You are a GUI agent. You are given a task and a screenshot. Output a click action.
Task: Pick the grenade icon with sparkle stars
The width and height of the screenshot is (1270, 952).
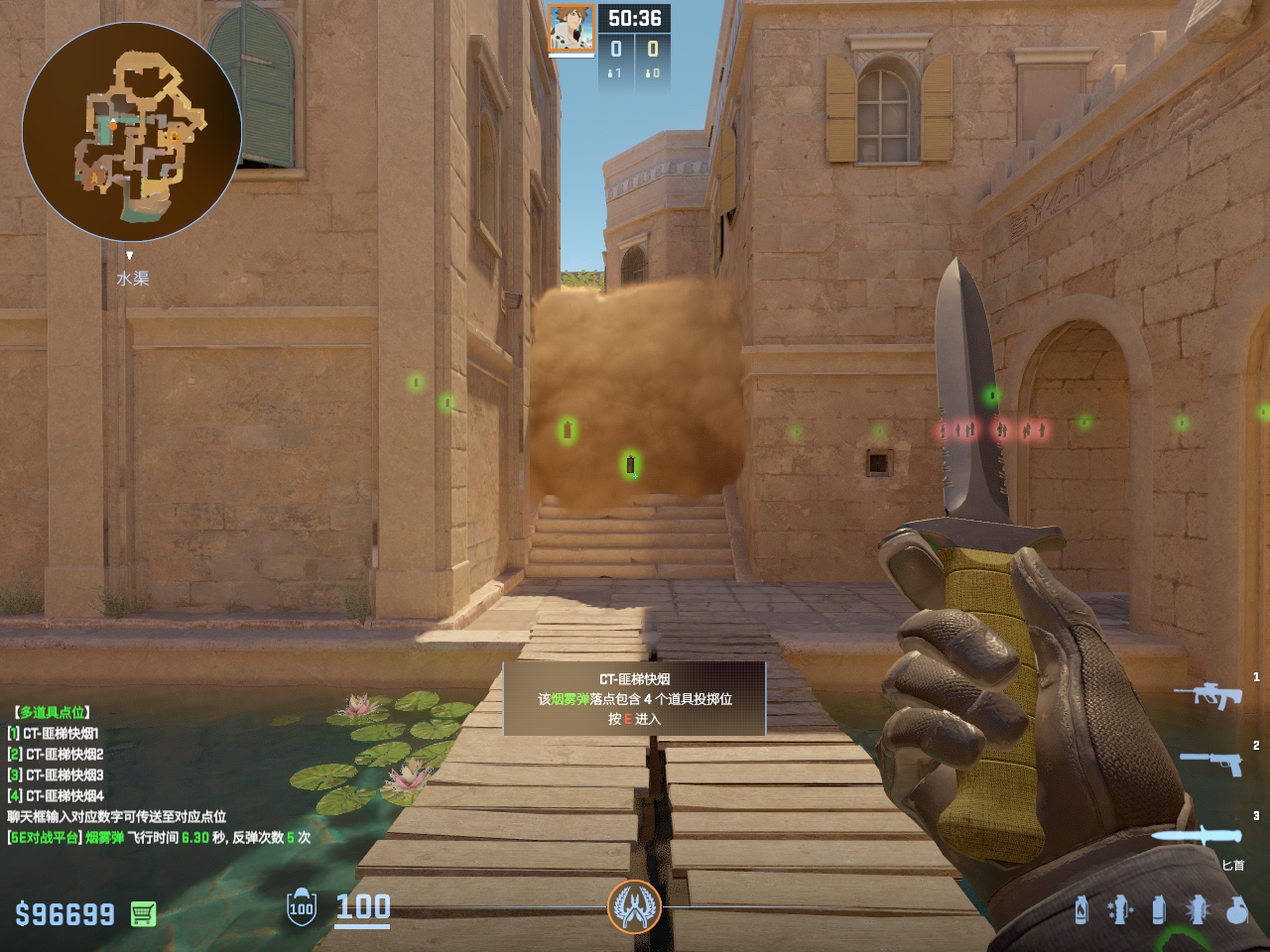[1120, 909]
